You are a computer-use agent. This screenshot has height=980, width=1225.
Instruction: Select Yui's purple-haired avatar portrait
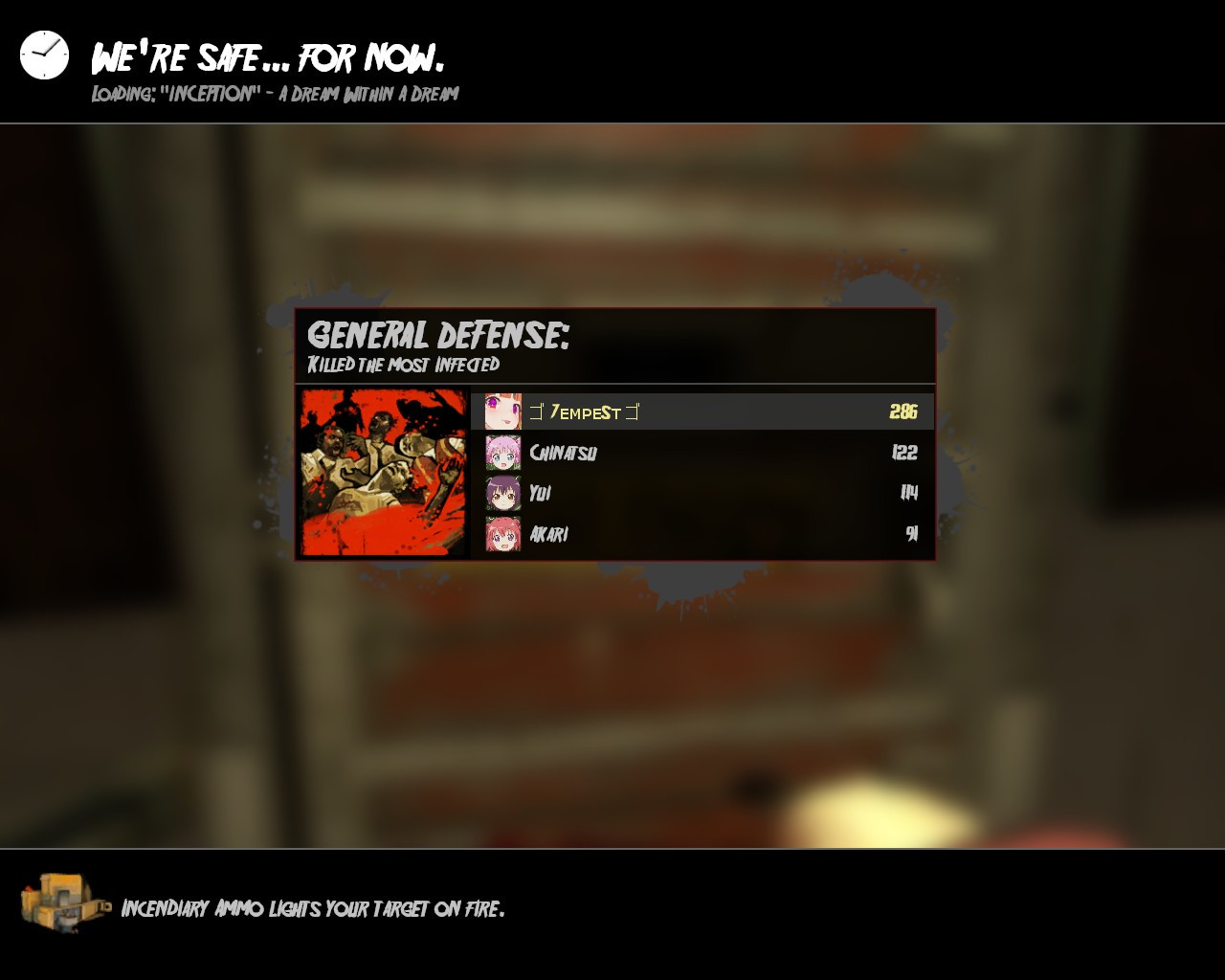pos(501,492)
